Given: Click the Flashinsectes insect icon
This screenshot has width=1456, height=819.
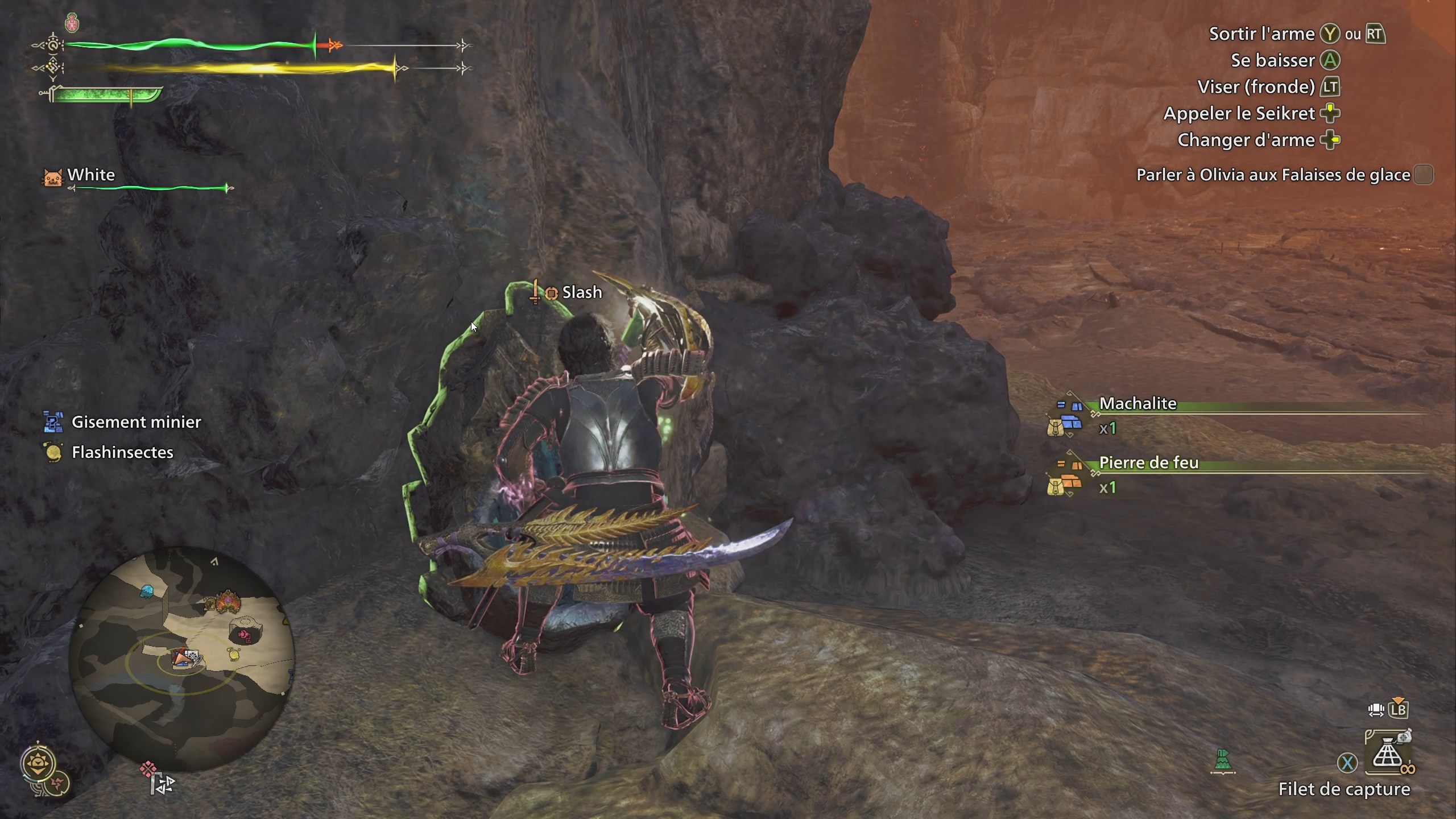Looking at the screenshot, I should 52,452.
